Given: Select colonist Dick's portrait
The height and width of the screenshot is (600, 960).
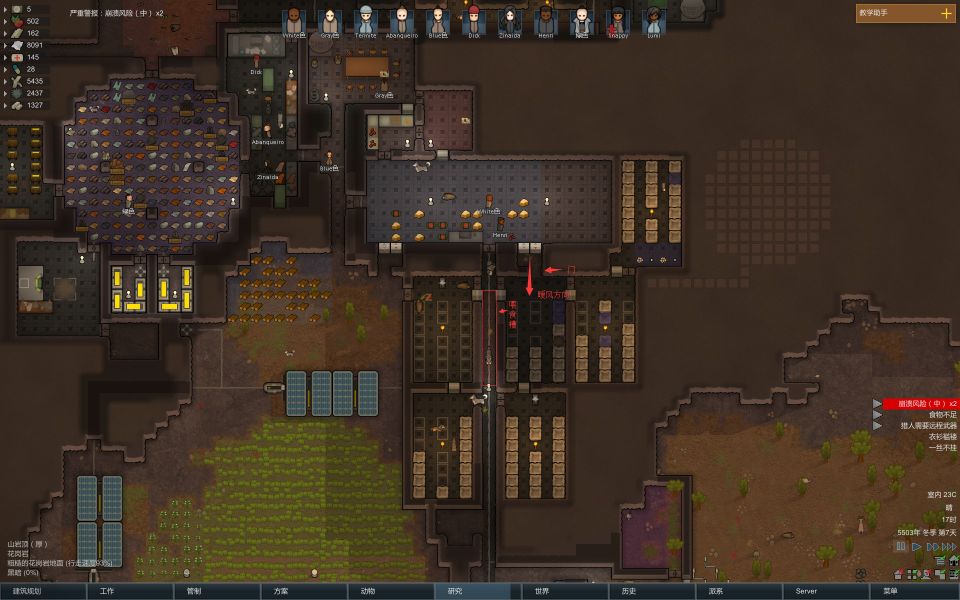Looking at the screenshot, I should [473, 20].
